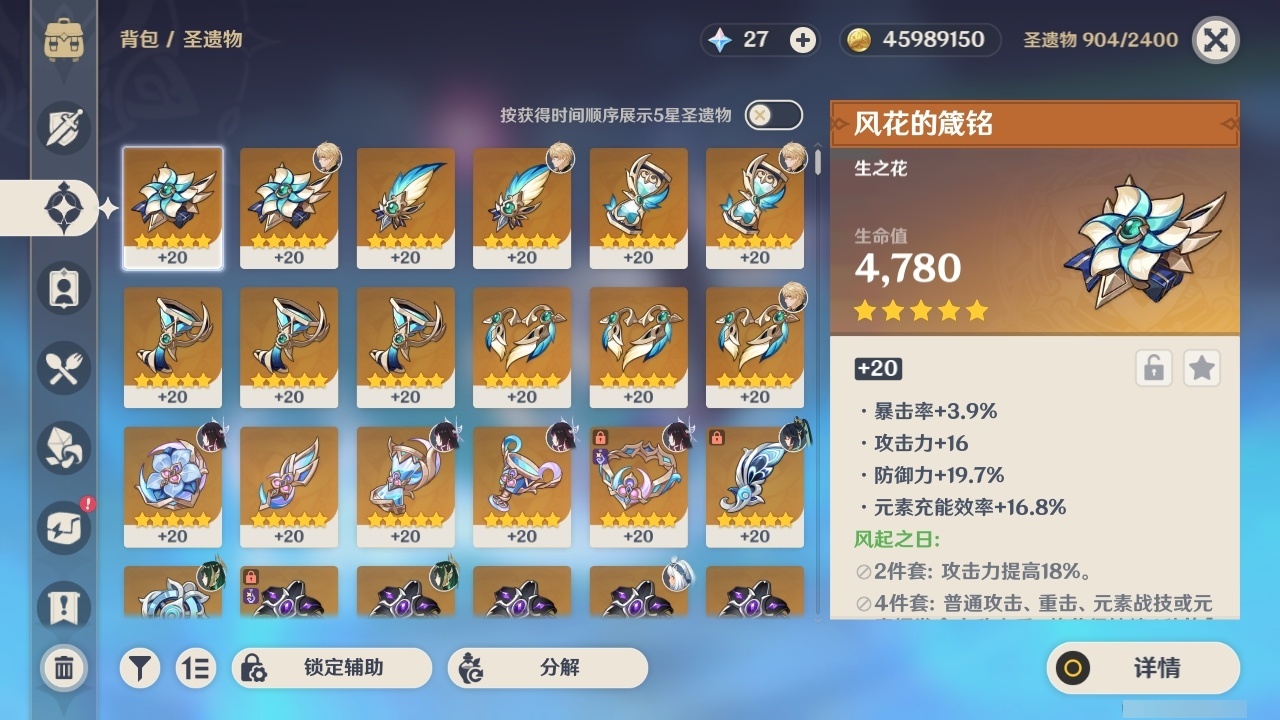The width and height of the screenshot is (1280, 720).
Task: Select the locked pink goblet artifact
Action: point(638,485)
